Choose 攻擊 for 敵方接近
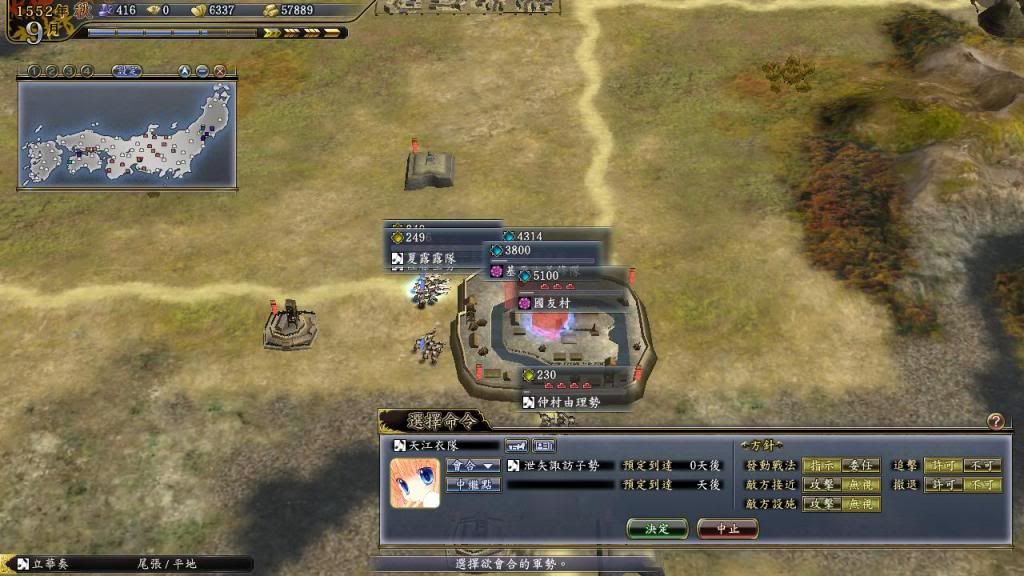Image resolution: width=1024 pixels, height=576 pixels. point(821,485)
